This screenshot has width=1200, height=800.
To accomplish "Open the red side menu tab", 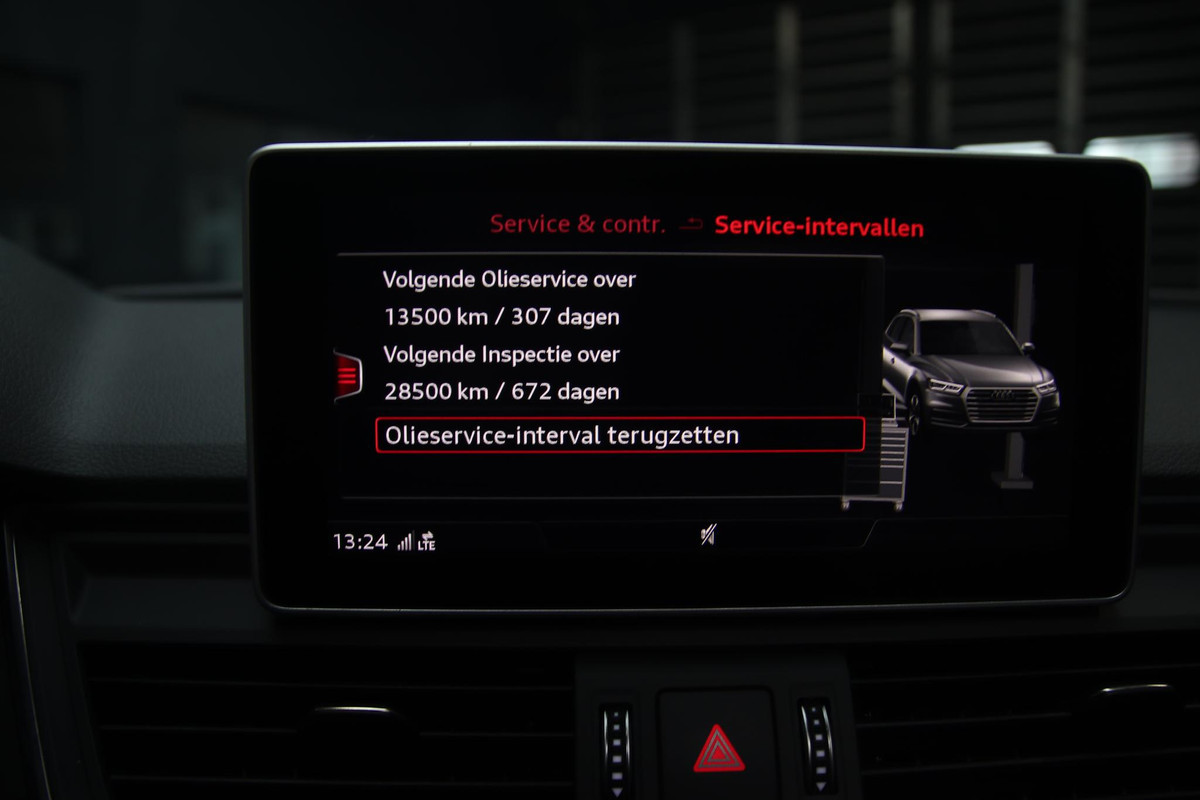I will 348,375.
